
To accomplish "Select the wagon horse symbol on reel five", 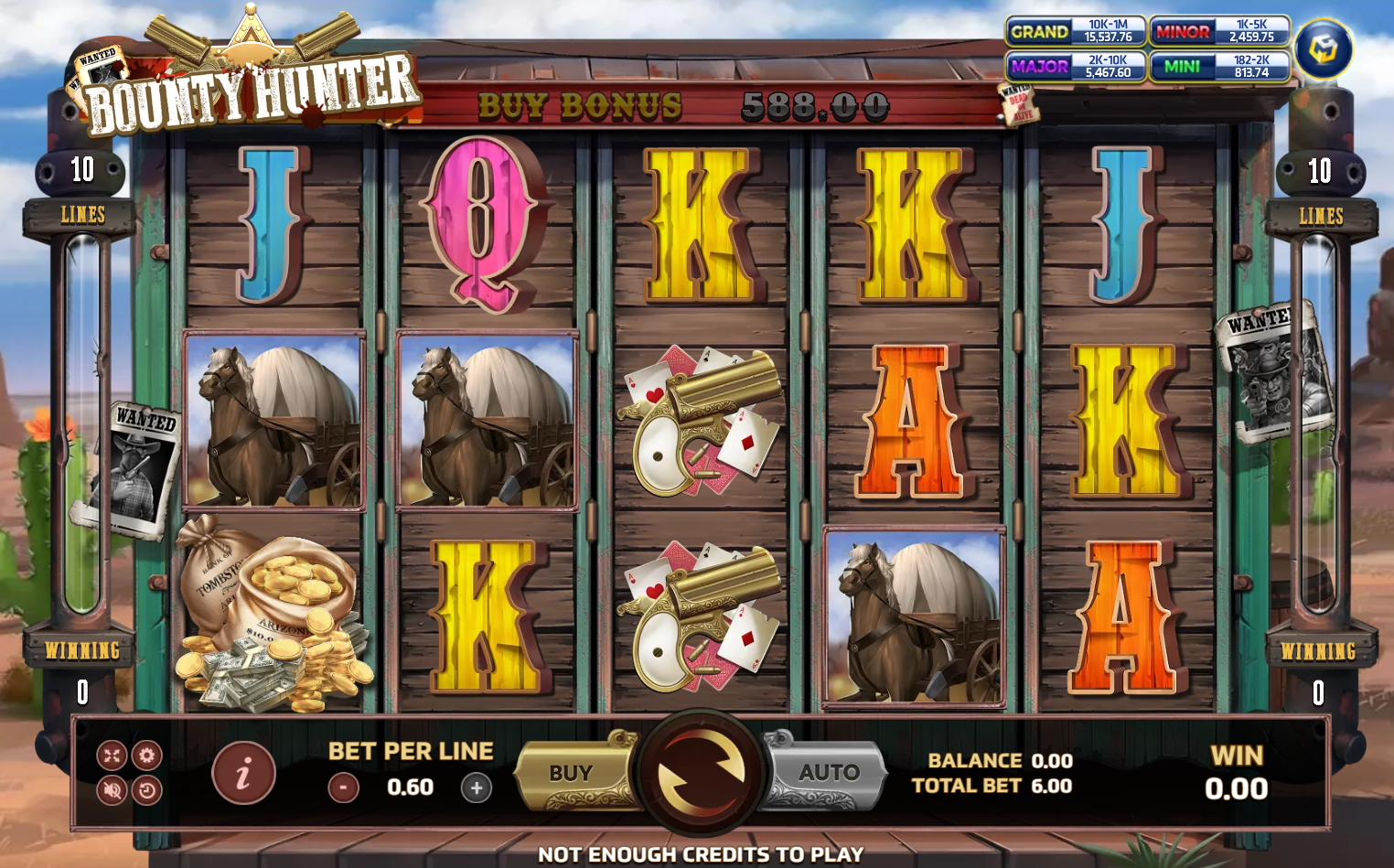I will 915,617.
